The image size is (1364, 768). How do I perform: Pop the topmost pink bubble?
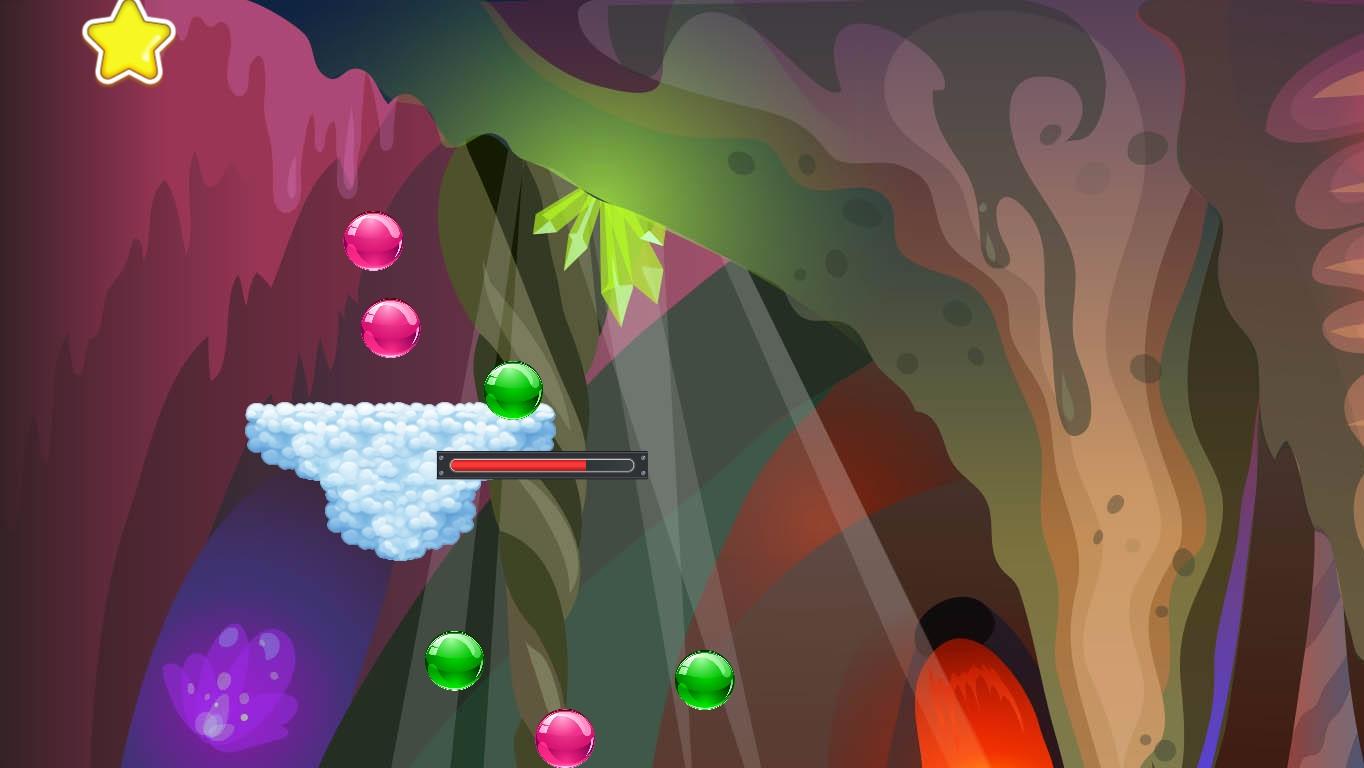coord(373,241)
